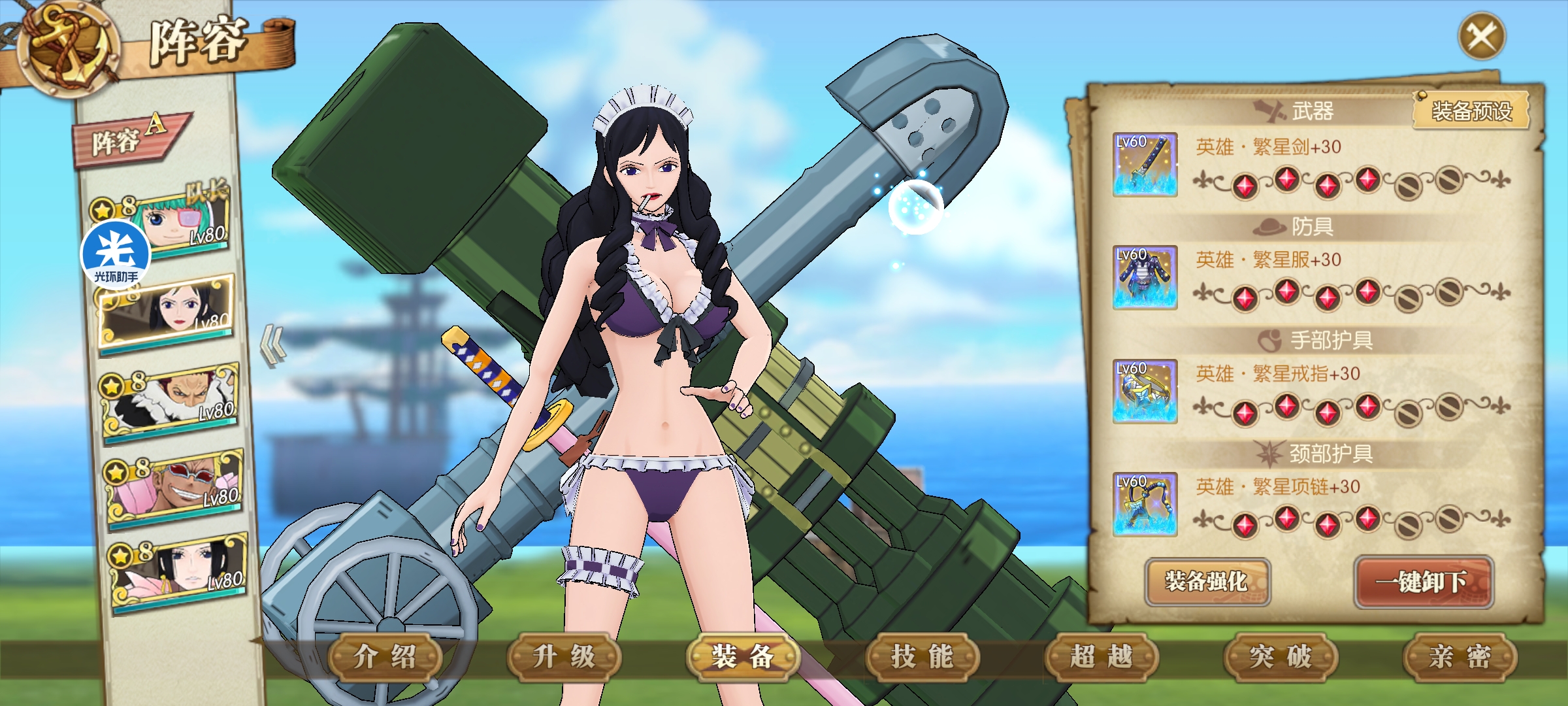Choose the sunglasses pink-feather character portrait
Screen dimensions: 1568x706
175,485
